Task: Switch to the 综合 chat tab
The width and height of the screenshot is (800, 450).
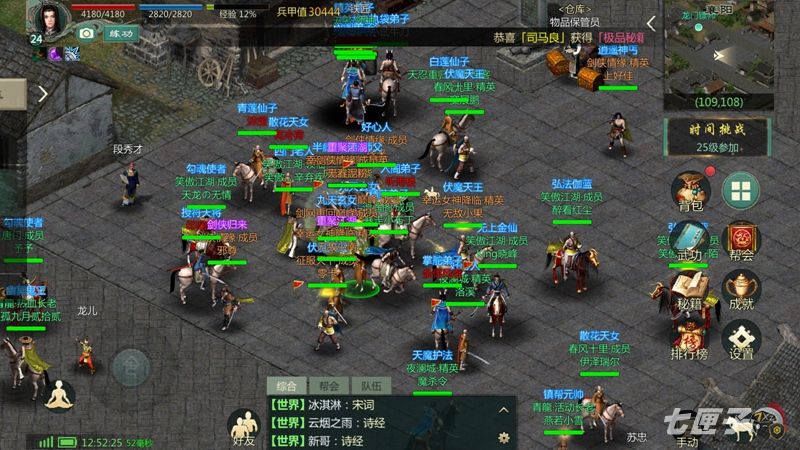Action: [x=289, y=385]
